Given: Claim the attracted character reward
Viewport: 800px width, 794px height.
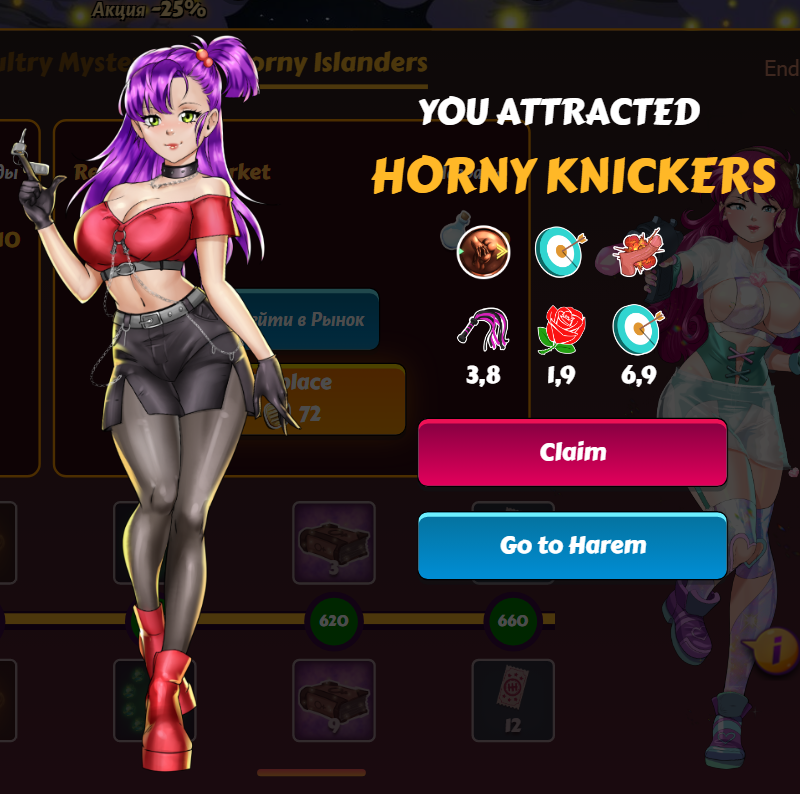Looking at the screenshot, I should [x=572, y=452].
